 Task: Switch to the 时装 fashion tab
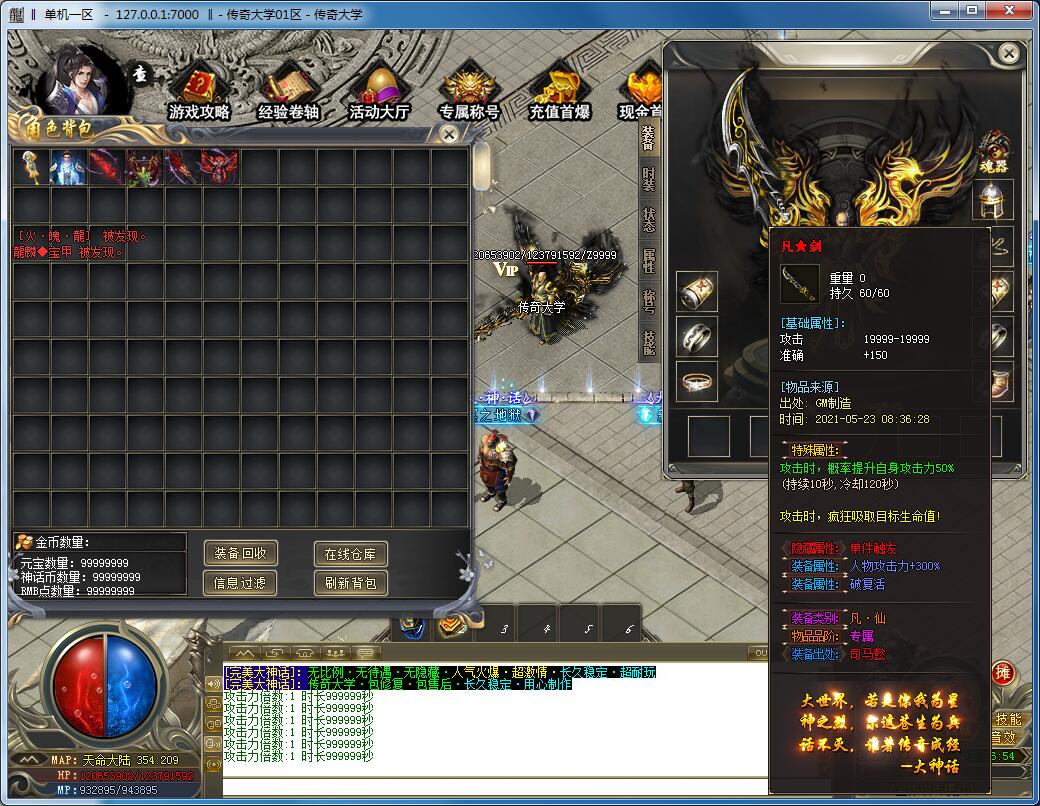pos(649,180)
